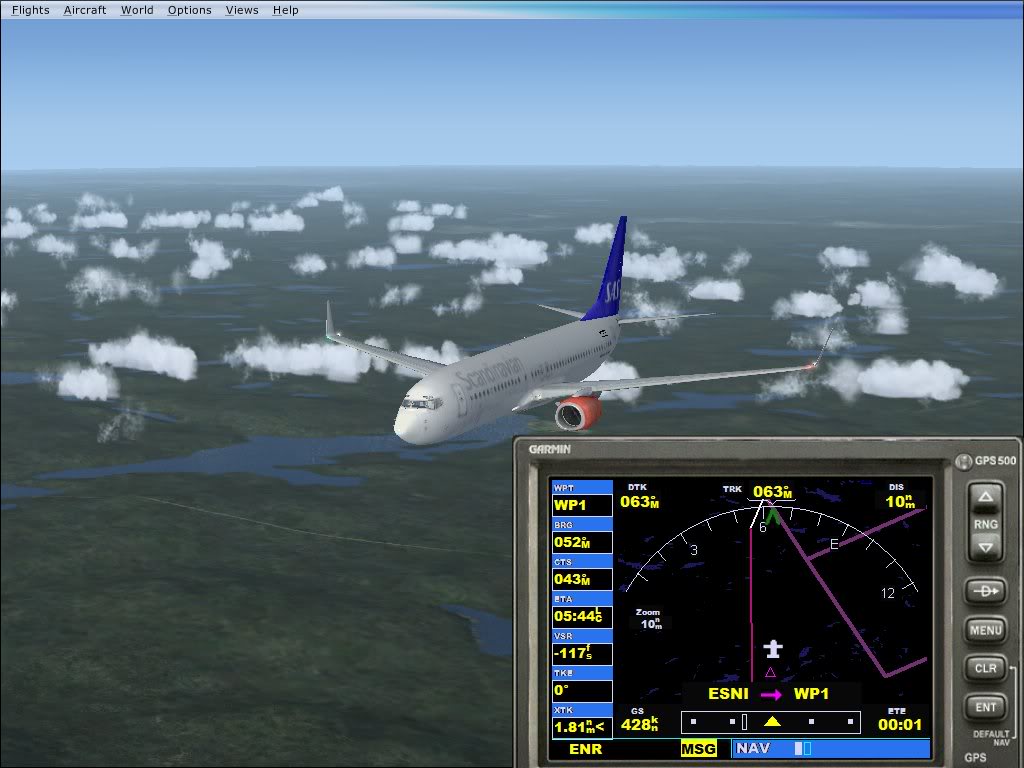Open the Aircraft menu

[84, 10]
